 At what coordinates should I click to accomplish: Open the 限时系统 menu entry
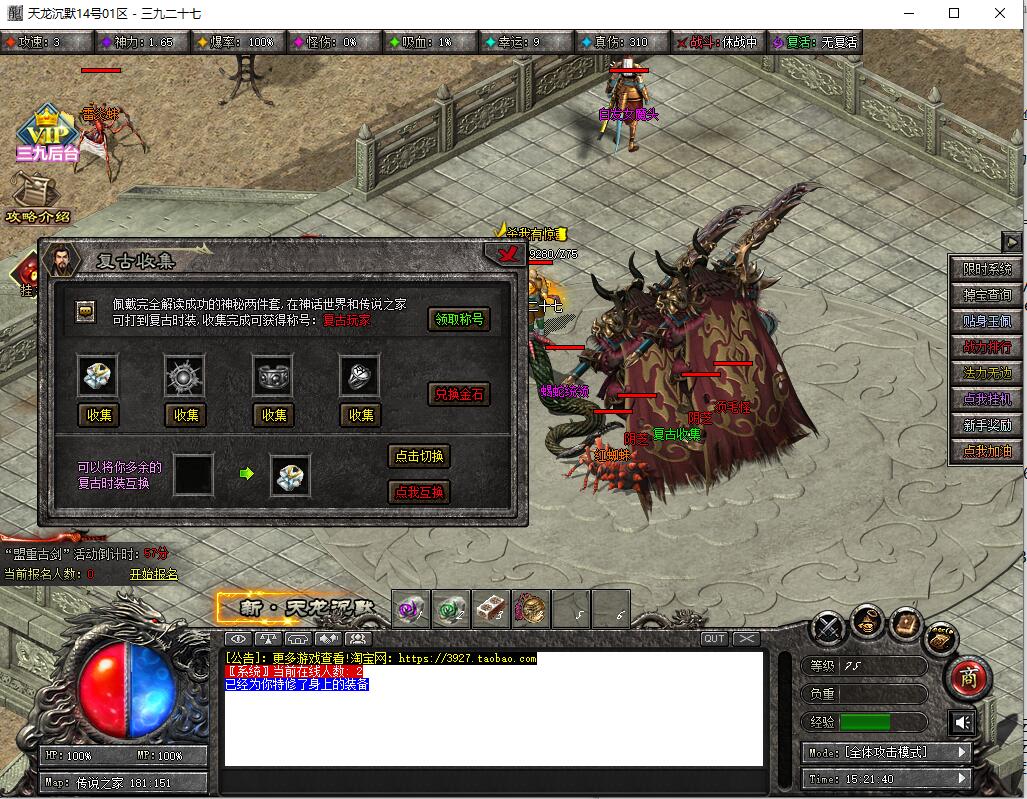(987, 270)
